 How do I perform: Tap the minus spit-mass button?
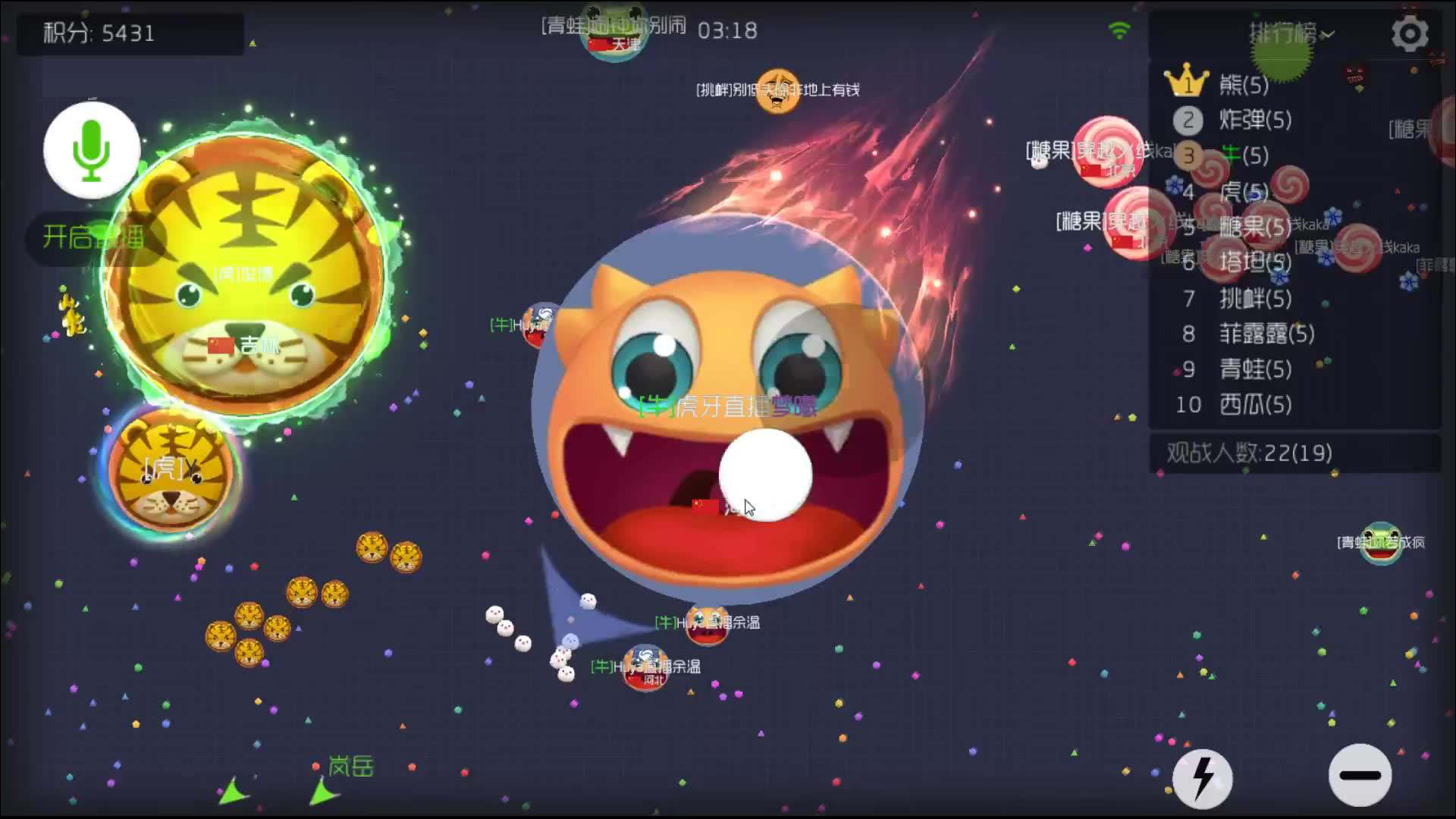[1360, 775]
